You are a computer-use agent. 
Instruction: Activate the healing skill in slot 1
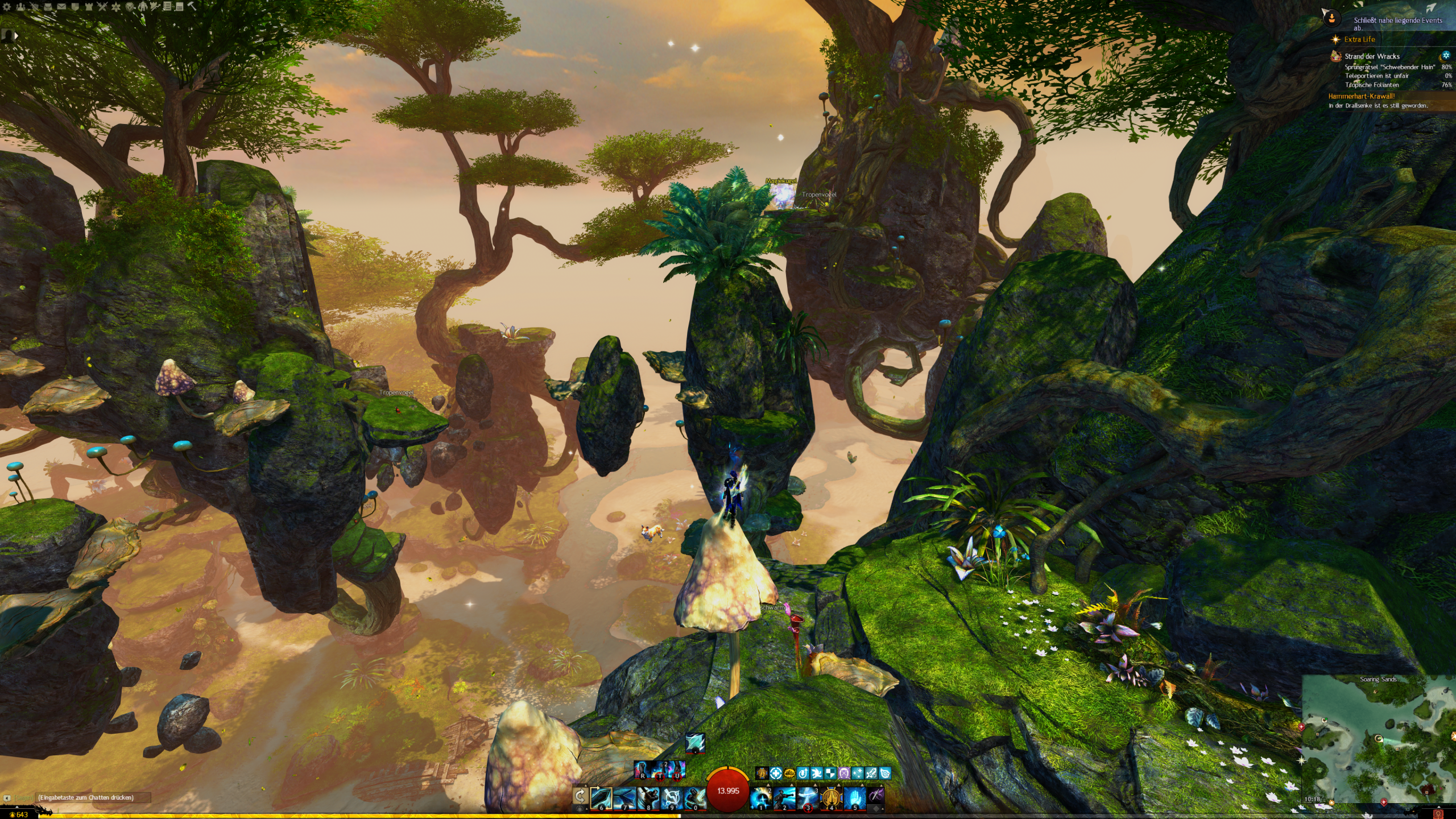(761, 797)
